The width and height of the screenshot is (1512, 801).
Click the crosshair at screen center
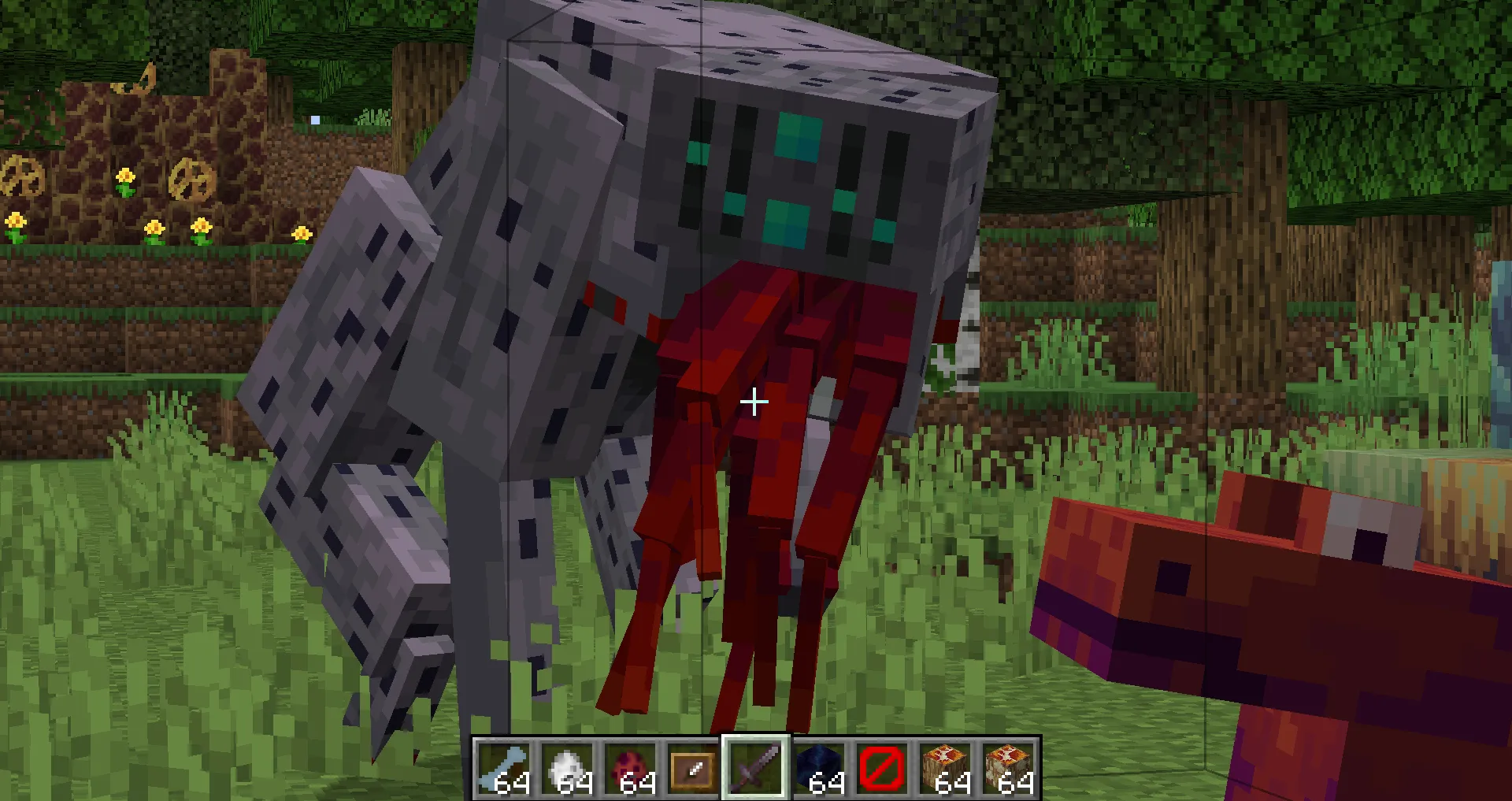coord(754,402)
